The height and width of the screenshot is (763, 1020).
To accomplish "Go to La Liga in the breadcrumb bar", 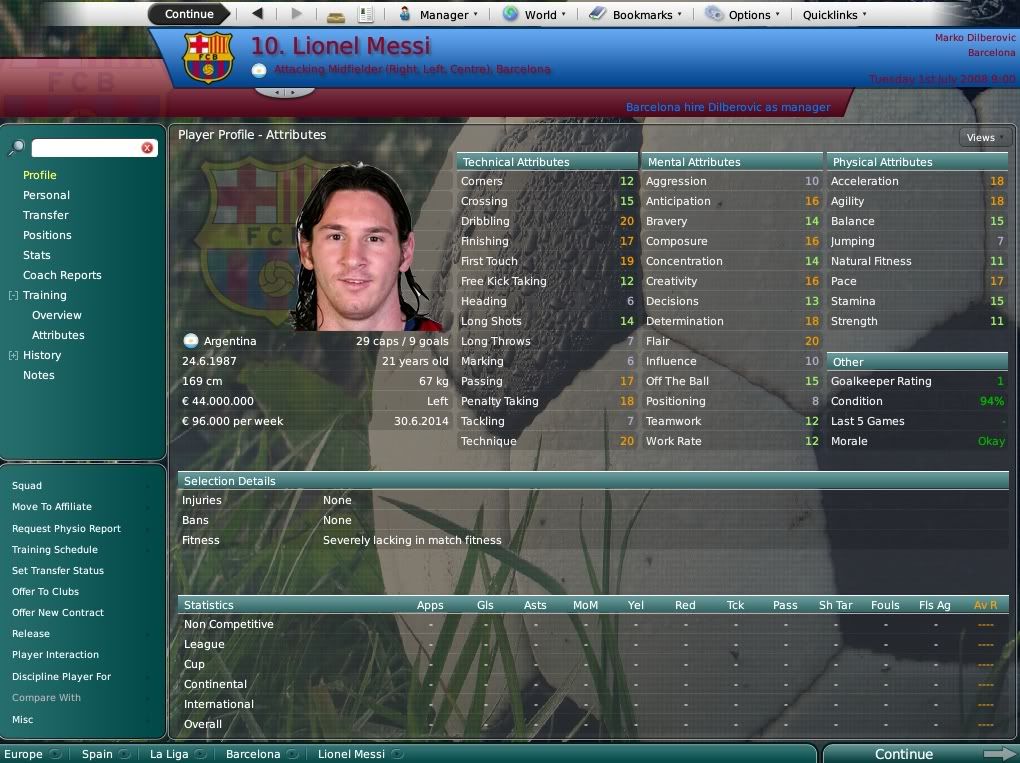I will (x=169, y=754).
